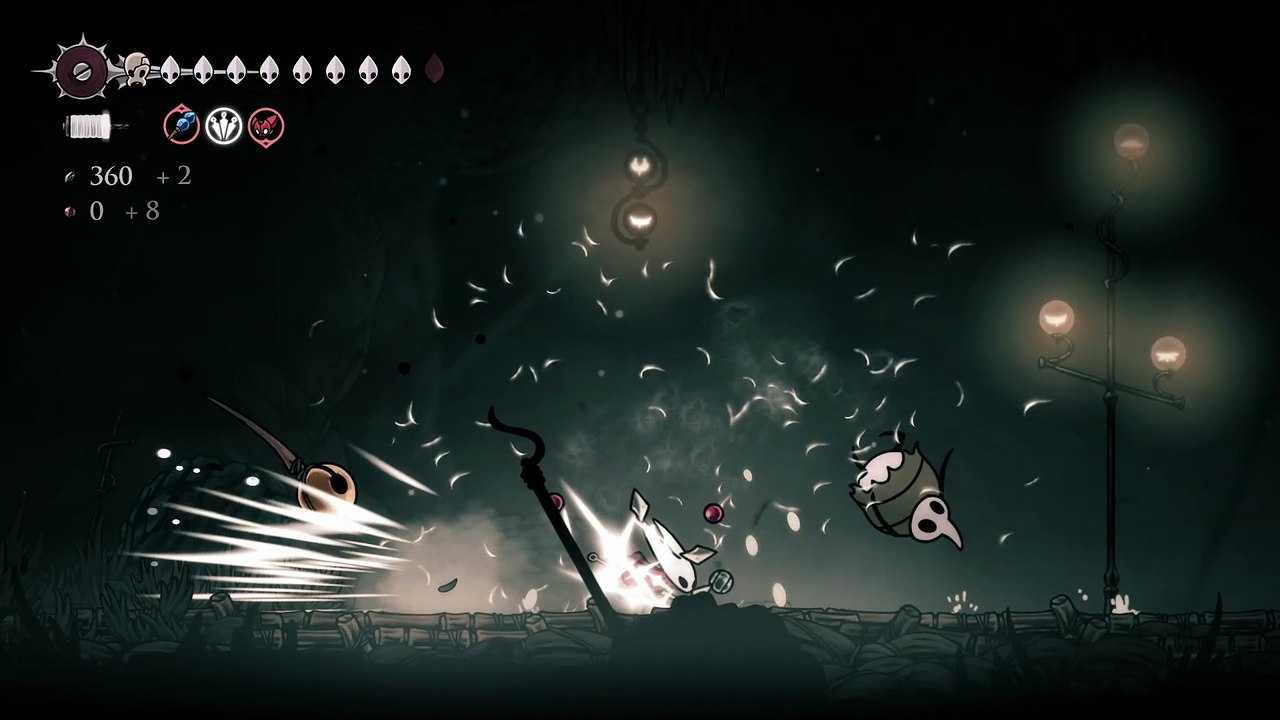The image size is (1280, 720).
Task: Click the spiked silk spool emblem
Action: tap(82, 70)
